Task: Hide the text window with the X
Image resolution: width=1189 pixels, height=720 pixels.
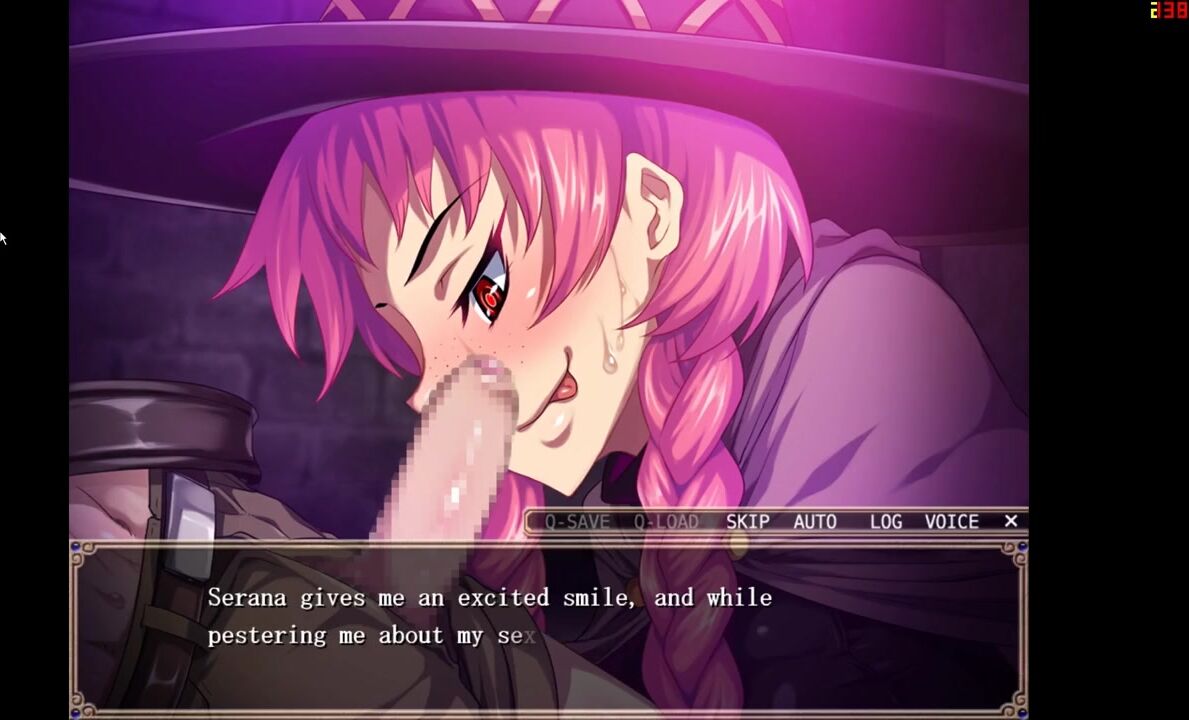Action: 1011,521
